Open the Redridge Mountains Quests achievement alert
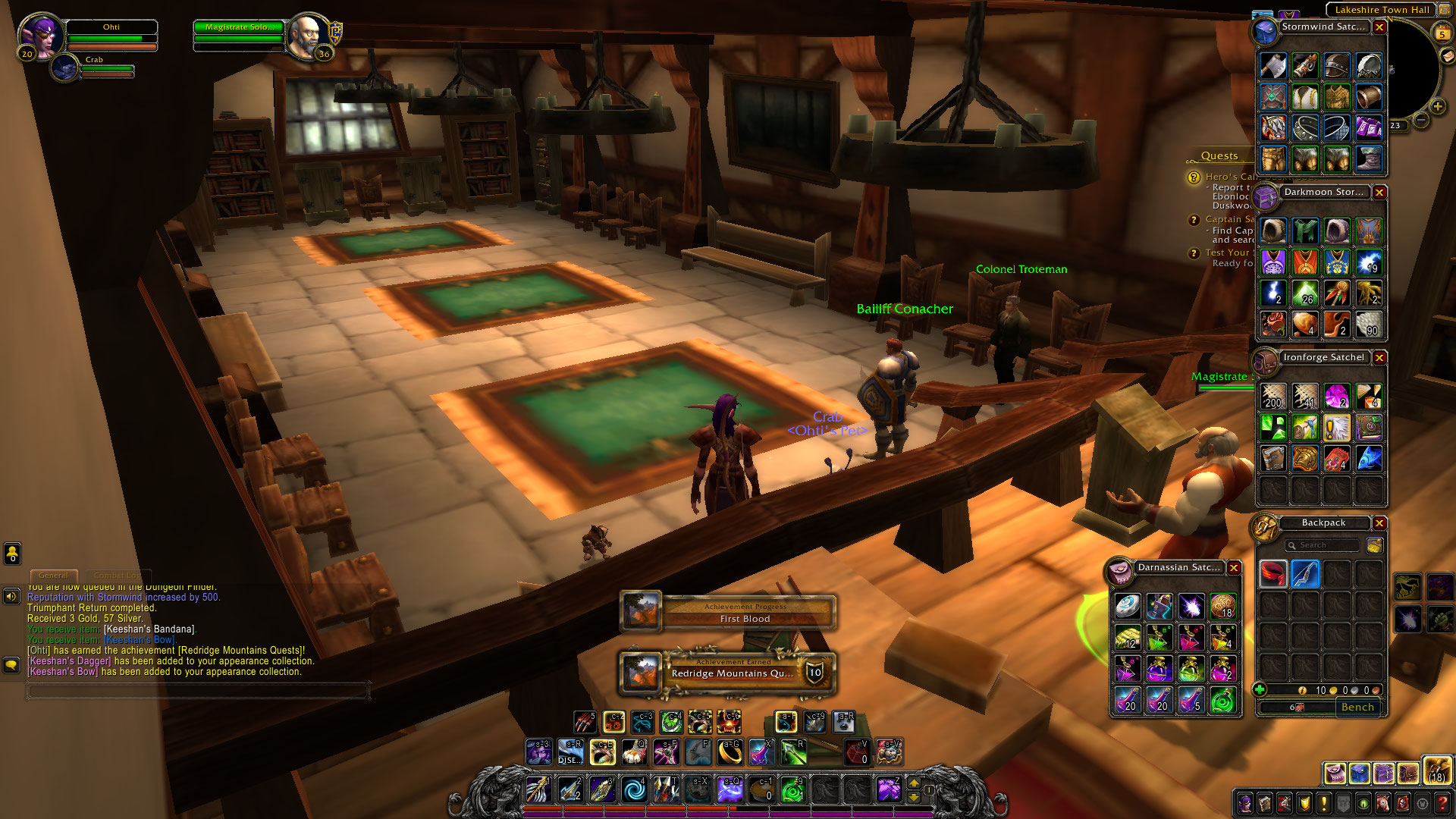The width and height of the screenshot is (1456, 819). point(728,673)
